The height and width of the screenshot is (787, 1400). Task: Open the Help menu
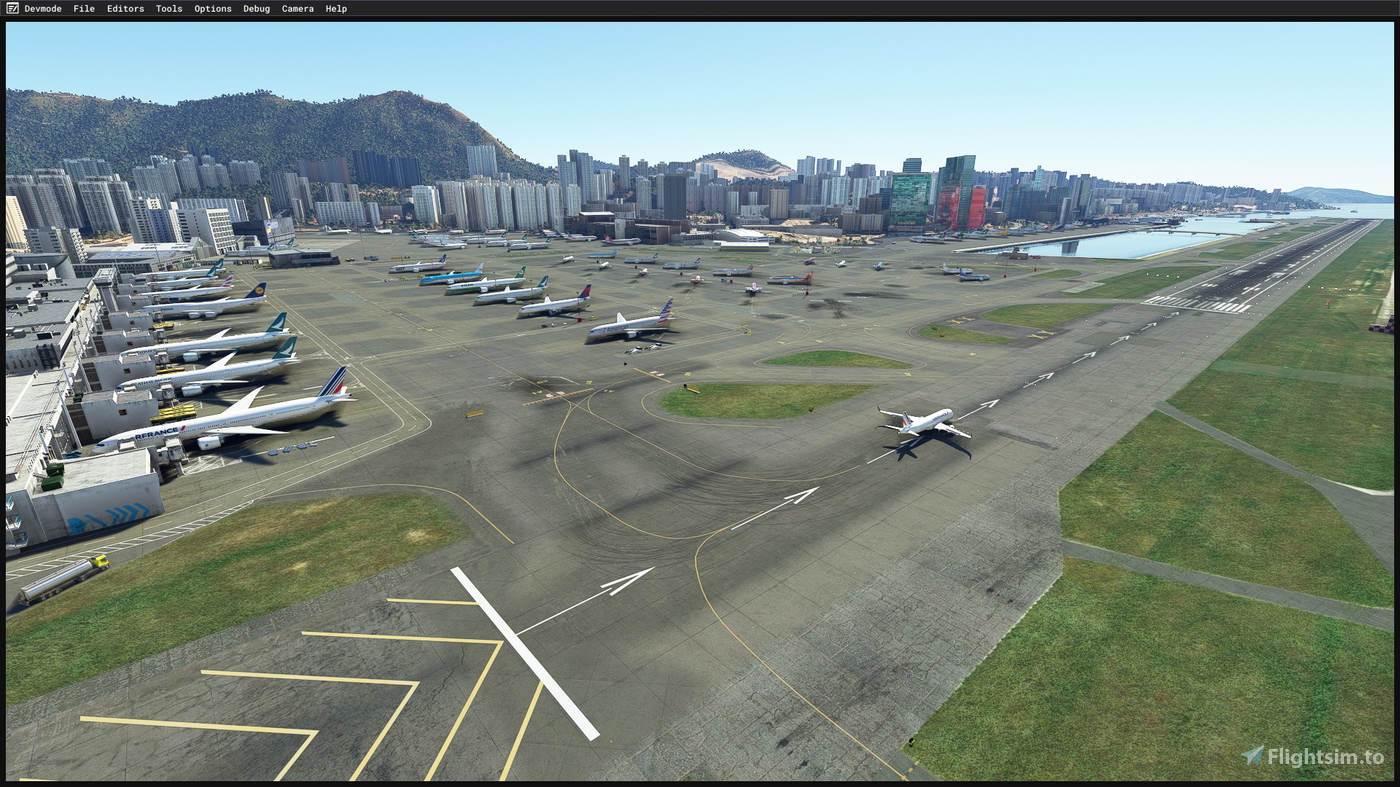(x=336, y=8)
